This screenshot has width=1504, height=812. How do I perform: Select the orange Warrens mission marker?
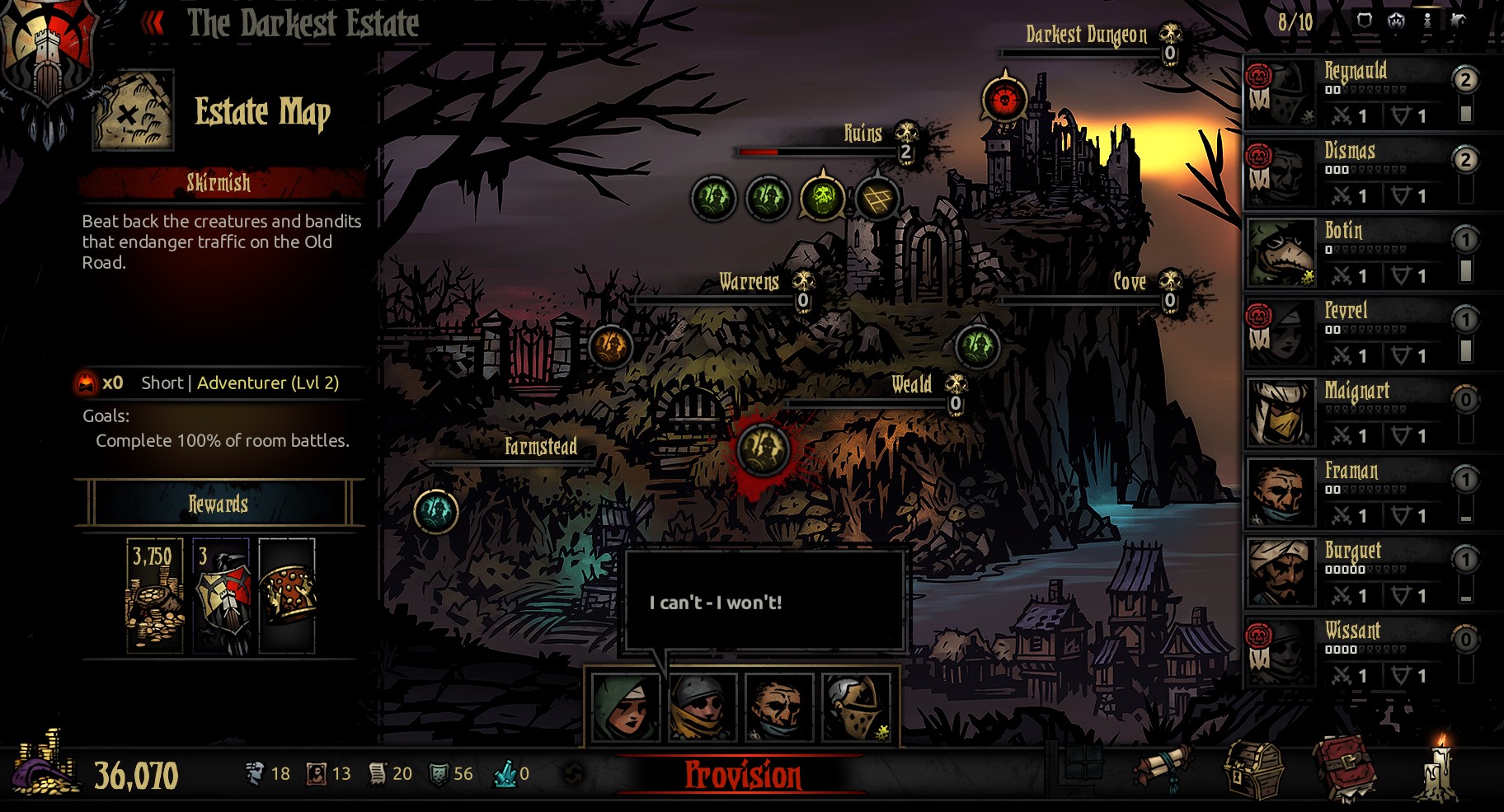click(611, 346)
